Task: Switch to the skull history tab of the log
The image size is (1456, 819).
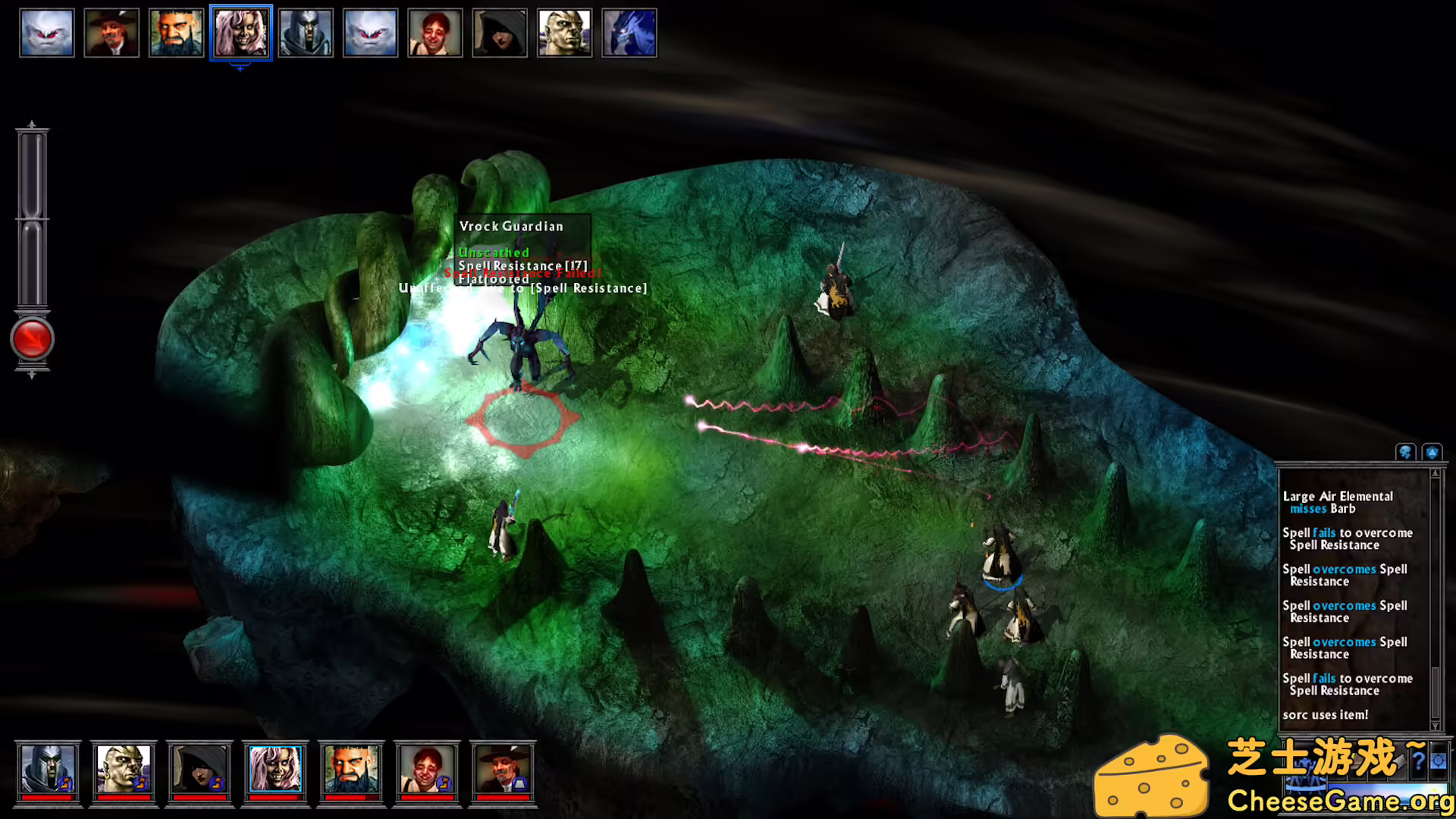Action: click(1406, 452)
